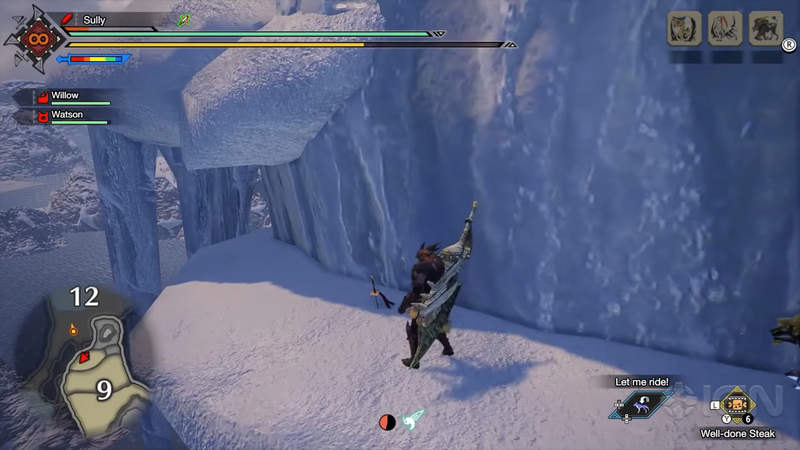Viewport: 800px width, 450px height.
Task: Select buddy Watson in the party list
Action: [70, 116]
